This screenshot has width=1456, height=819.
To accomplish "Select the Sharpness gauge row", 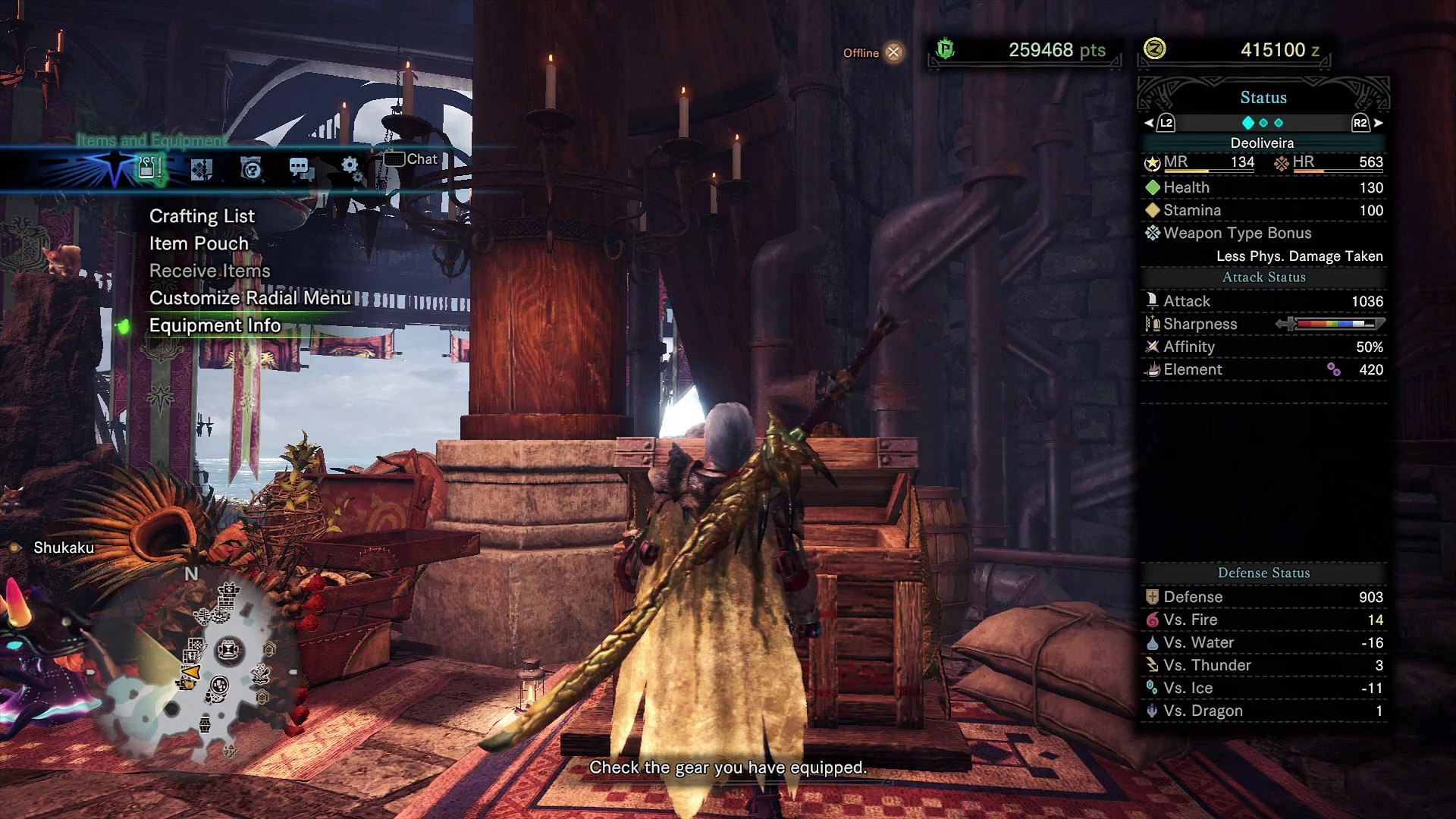I will pyautogui.click(x=1263, y=324).
